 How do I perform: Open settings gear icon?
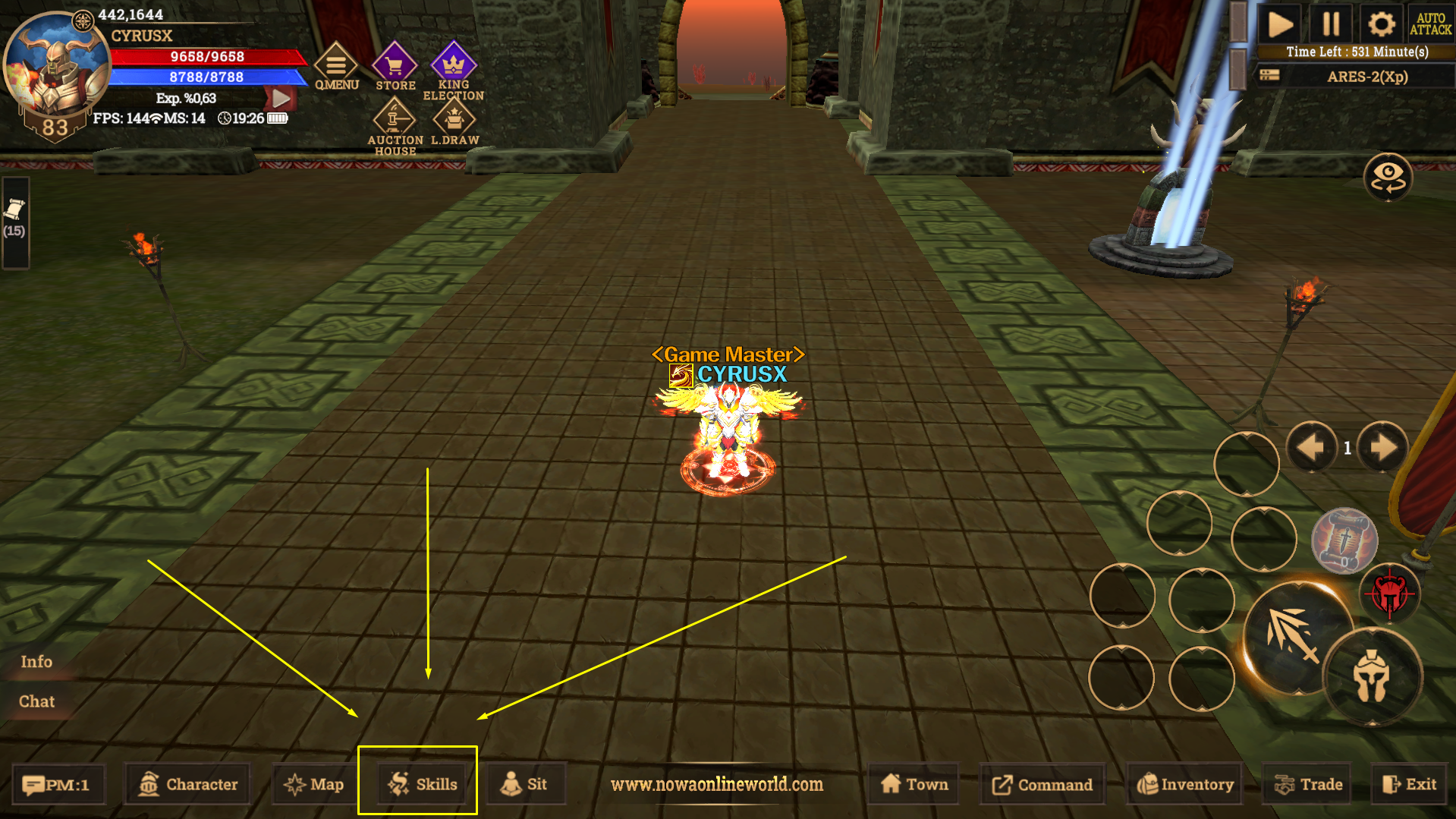coord(1381,24)
